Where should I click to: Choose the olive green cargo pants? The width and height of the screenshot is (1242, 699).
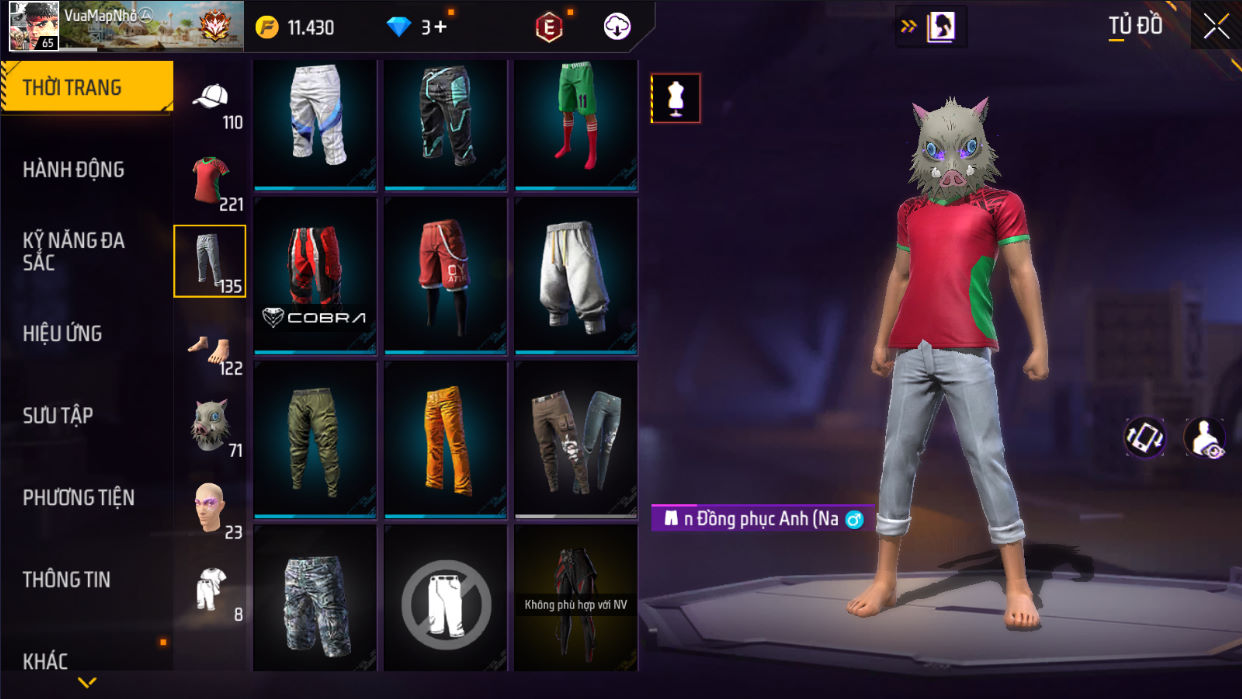pos(315,438)
